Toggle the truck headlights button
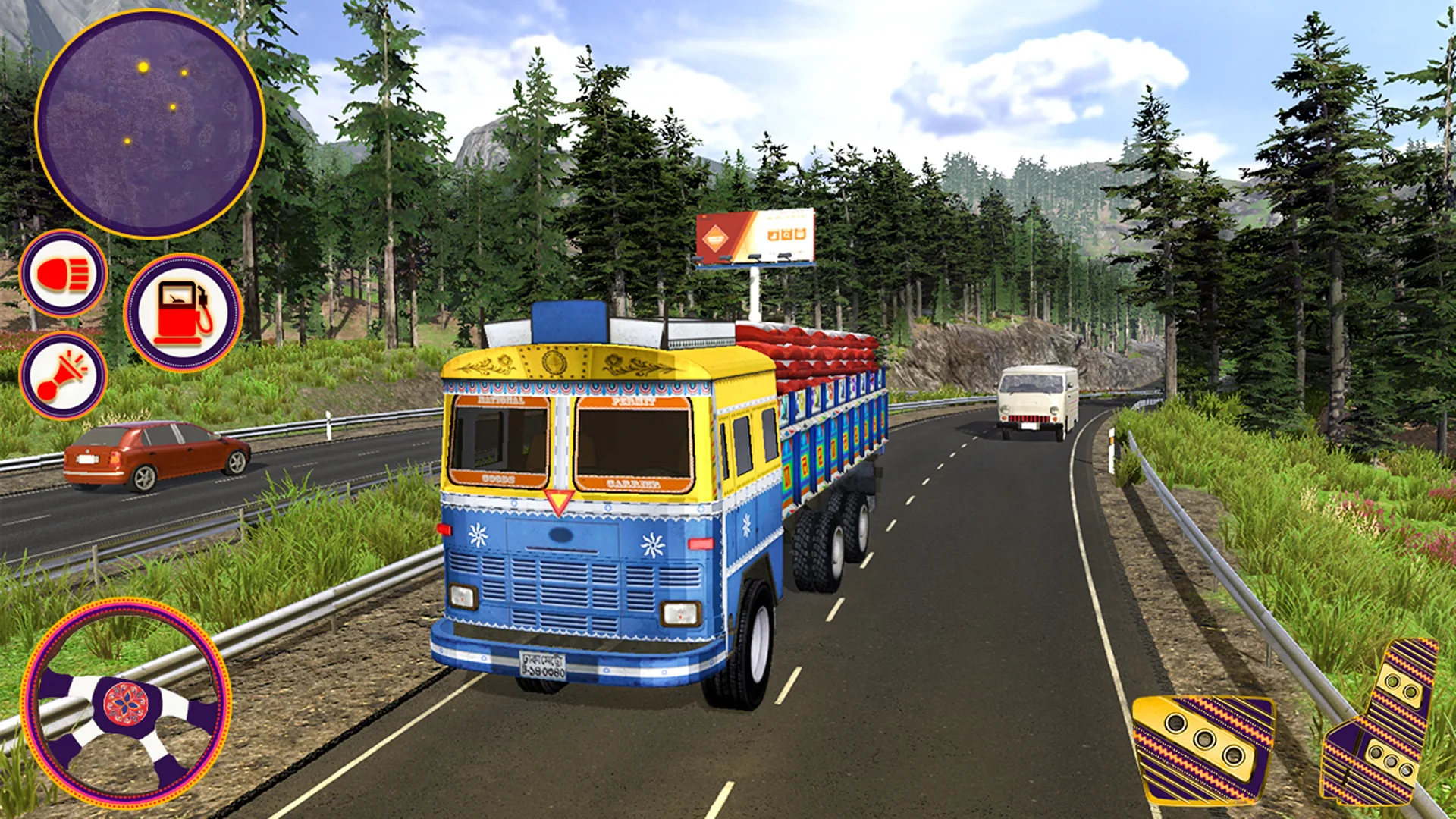1456x819 pixels. pyautogui.click(x=63, y=274)
